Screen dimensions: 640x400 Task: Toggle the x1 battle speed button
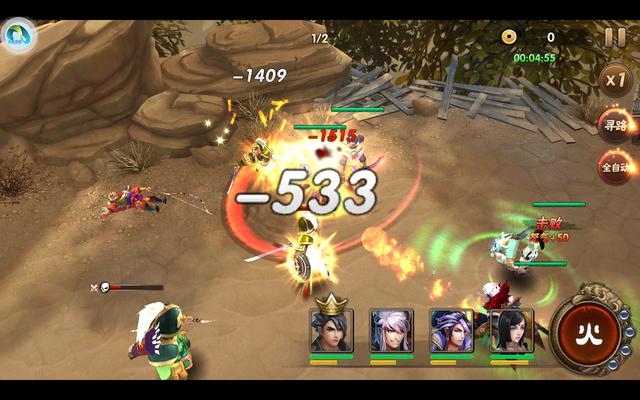pyautogui.click(x=615, y=79)
